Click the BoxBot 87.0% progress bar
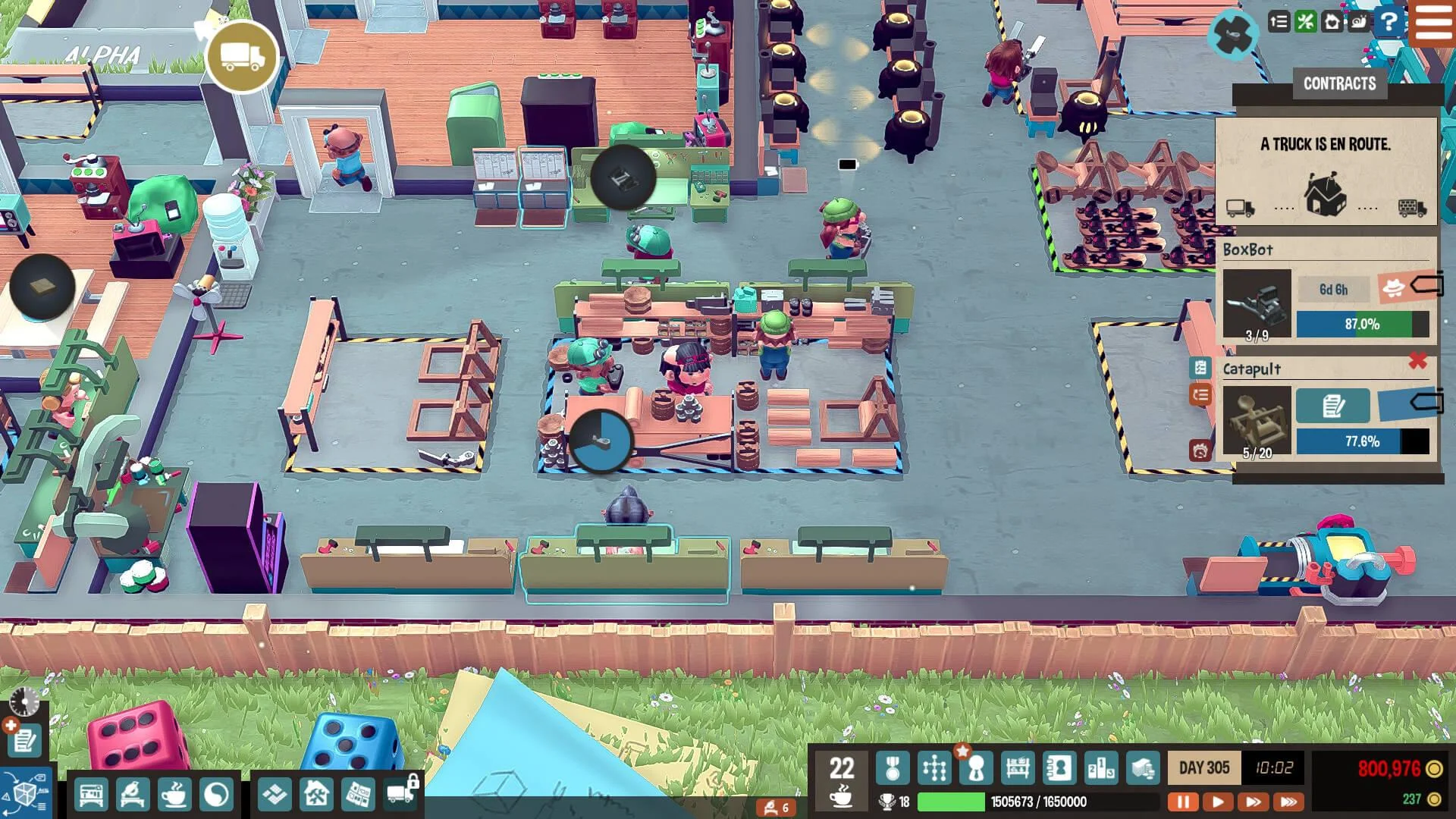Screen dimensions: 1456x819 1361,324
